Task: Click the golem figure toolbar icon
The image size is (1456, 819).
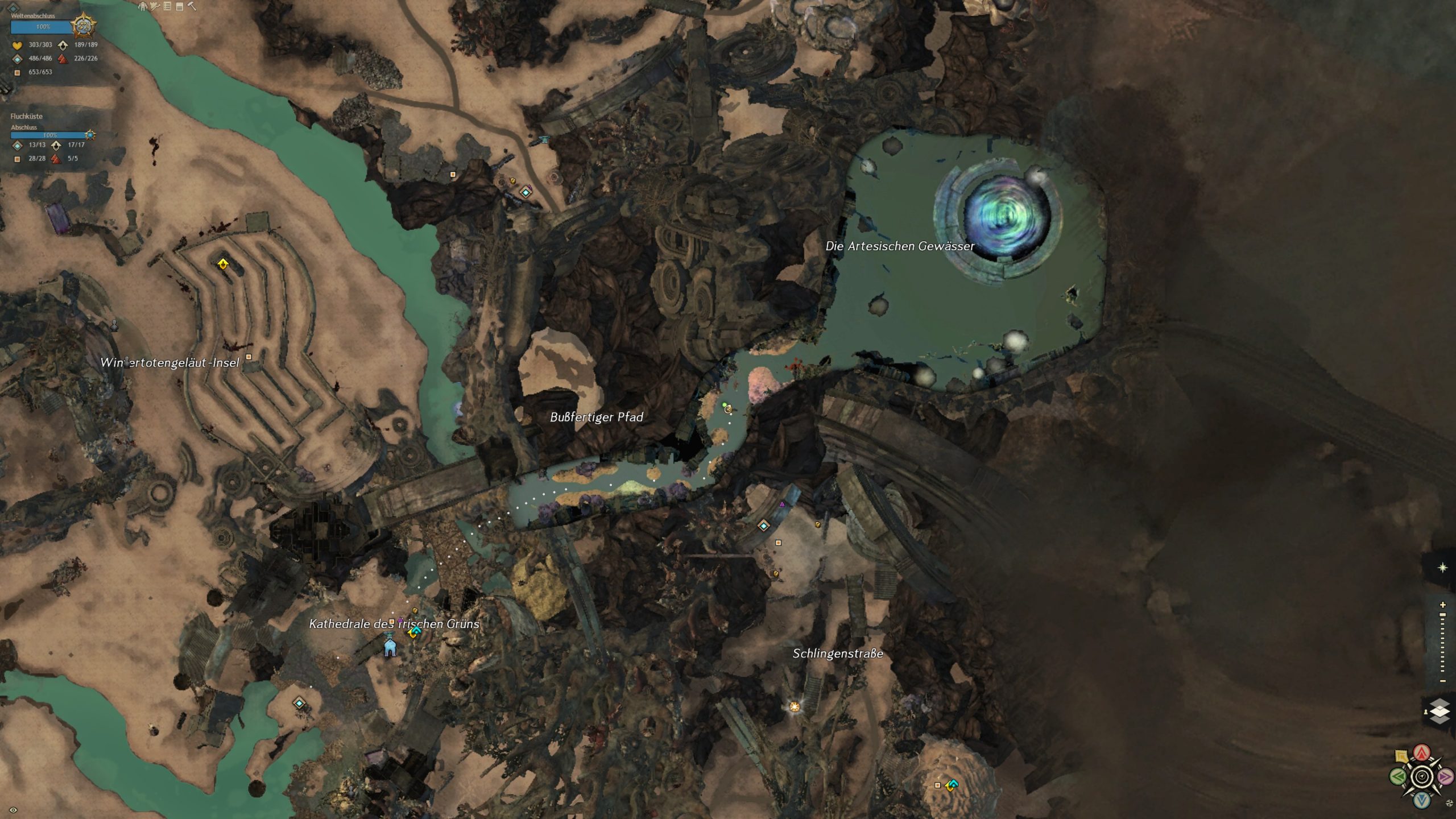Action: coord(143,6)
